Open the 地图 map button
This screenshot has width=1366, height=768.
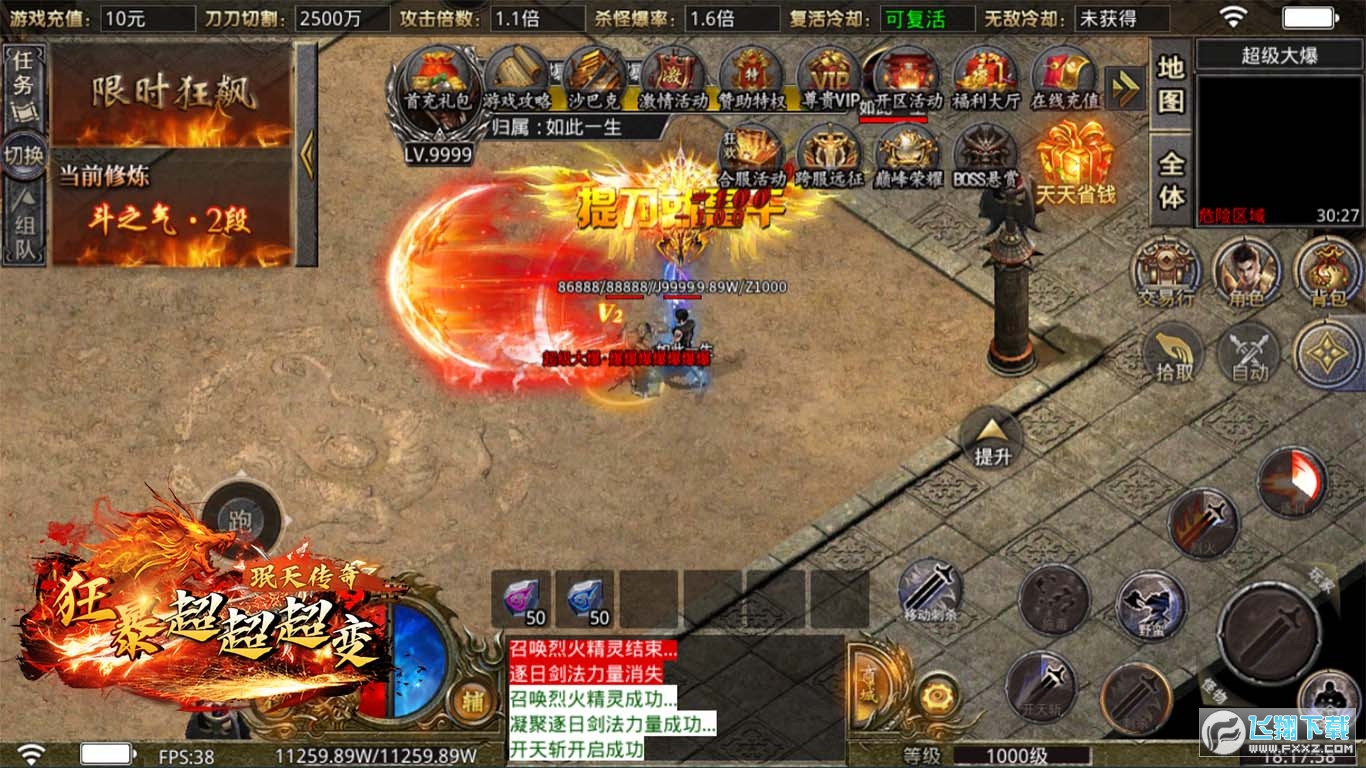1171,84
